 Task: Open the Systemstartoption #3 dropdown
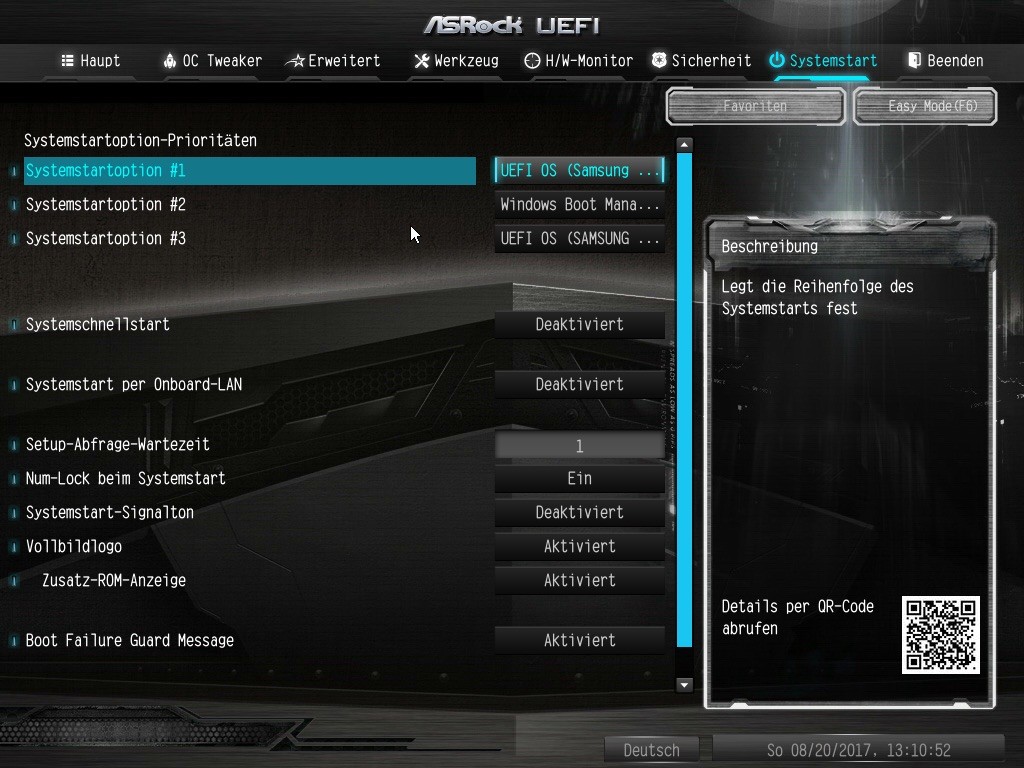point(580,239)
